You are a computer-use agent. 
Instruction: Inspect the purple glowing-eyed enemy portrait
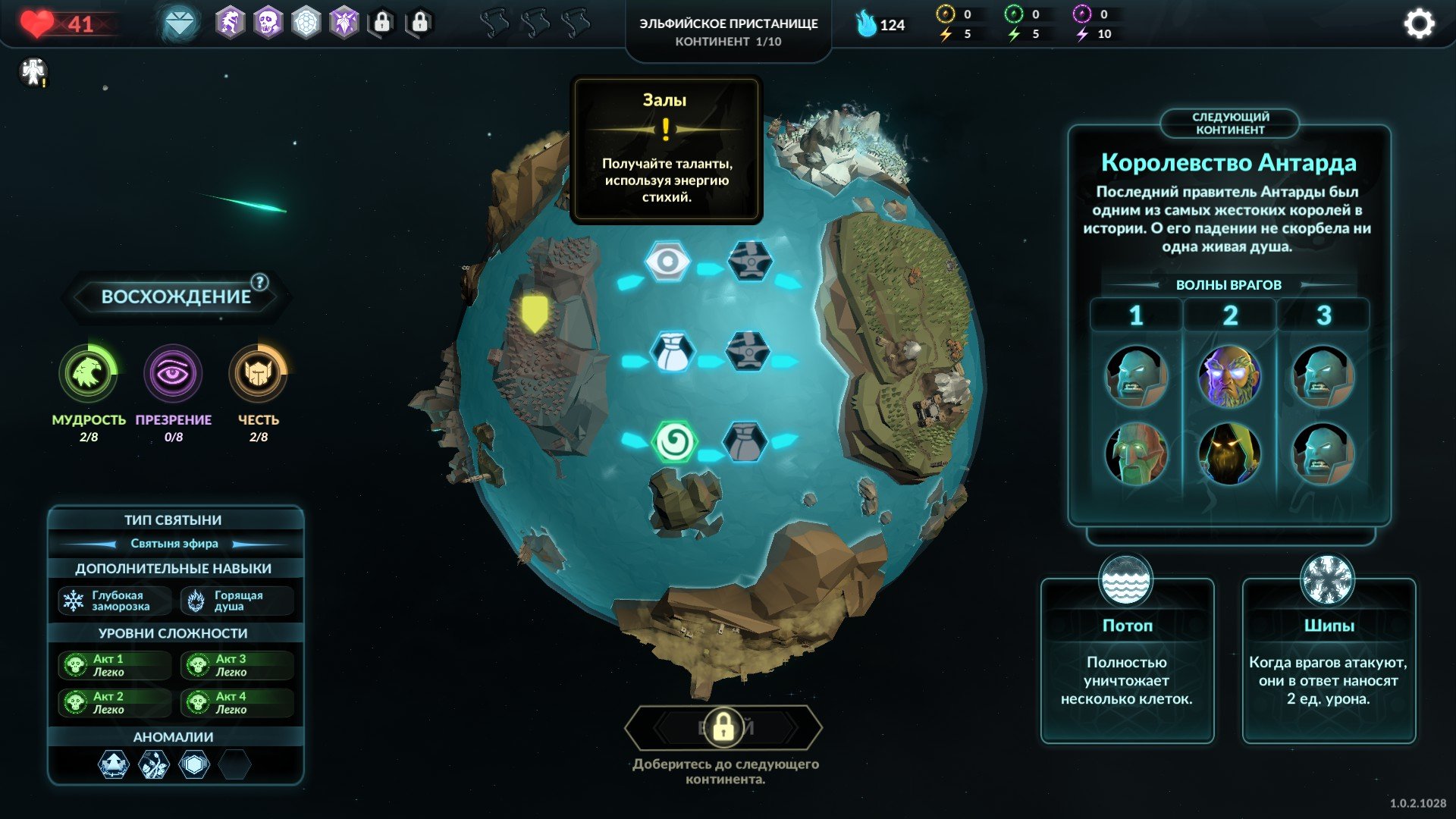[x=1229, y=376]
